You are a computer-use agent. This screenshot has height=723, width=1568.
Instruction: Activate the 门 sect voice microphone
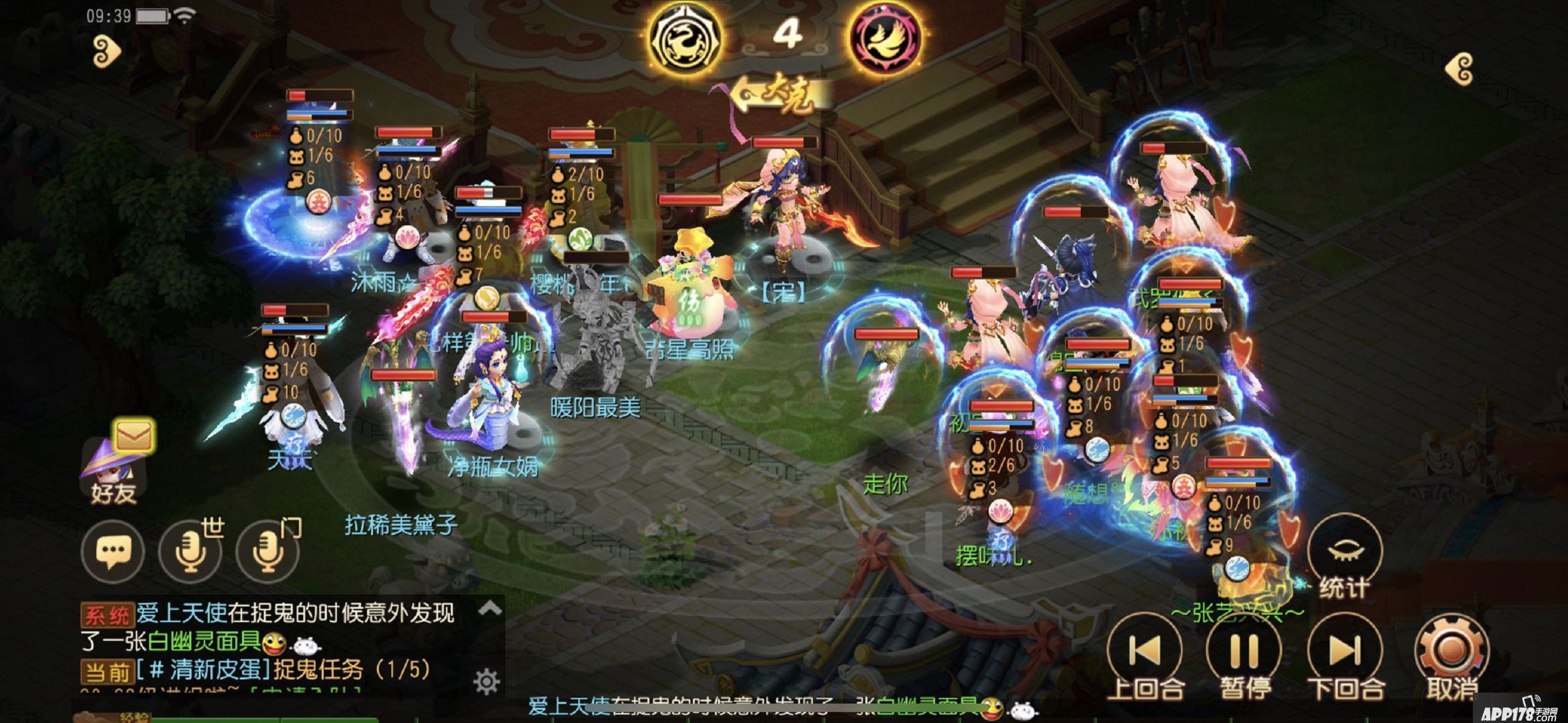pos(267,552)
